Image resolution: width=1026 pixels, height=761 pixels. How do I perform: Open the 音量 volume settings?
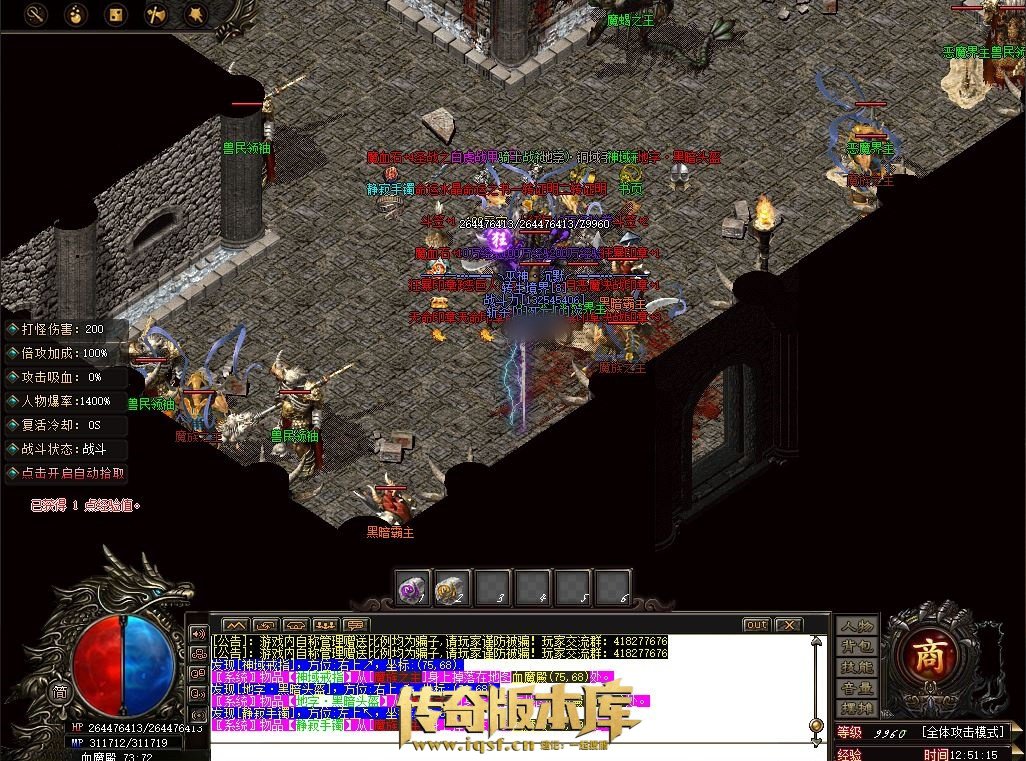(857, 688)
